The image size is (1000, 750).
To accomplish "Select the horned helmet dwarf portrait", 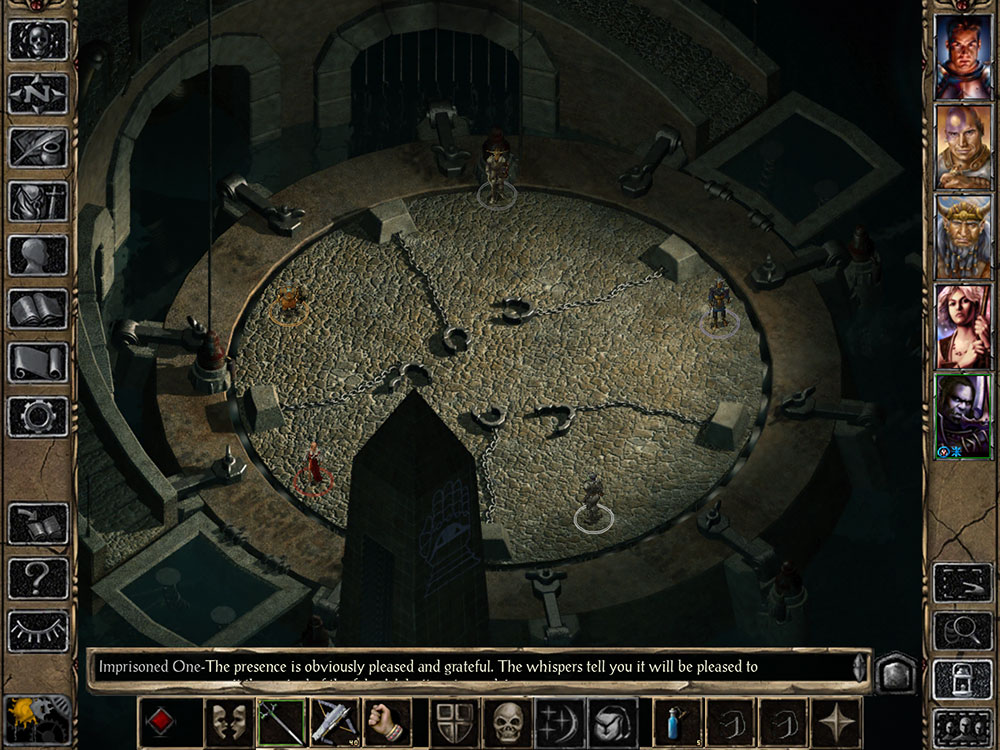I will [x=962, y=237].
